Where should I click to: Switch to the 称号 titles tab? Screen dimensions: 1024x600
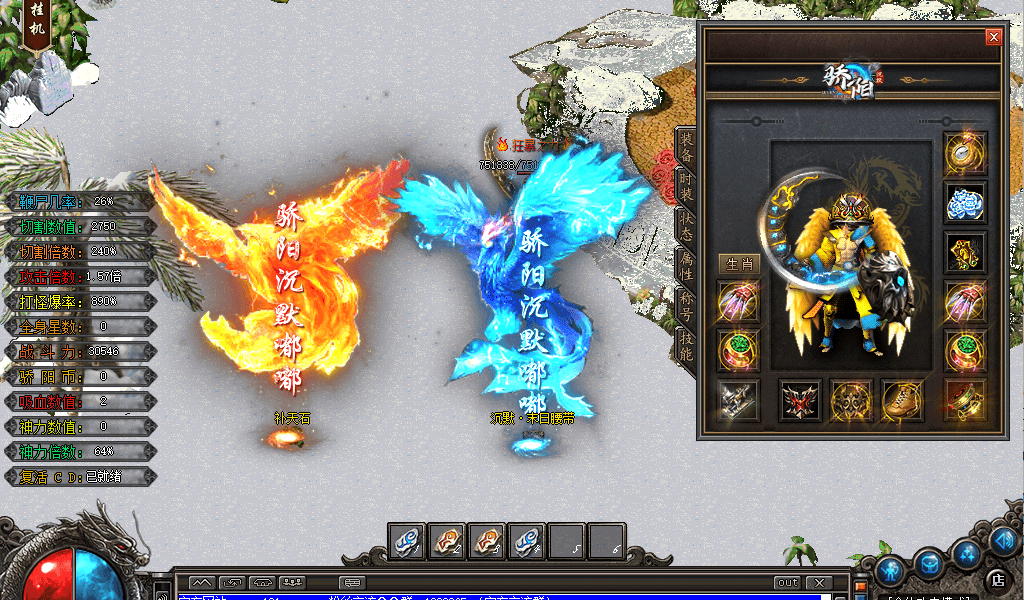point(686,306)
